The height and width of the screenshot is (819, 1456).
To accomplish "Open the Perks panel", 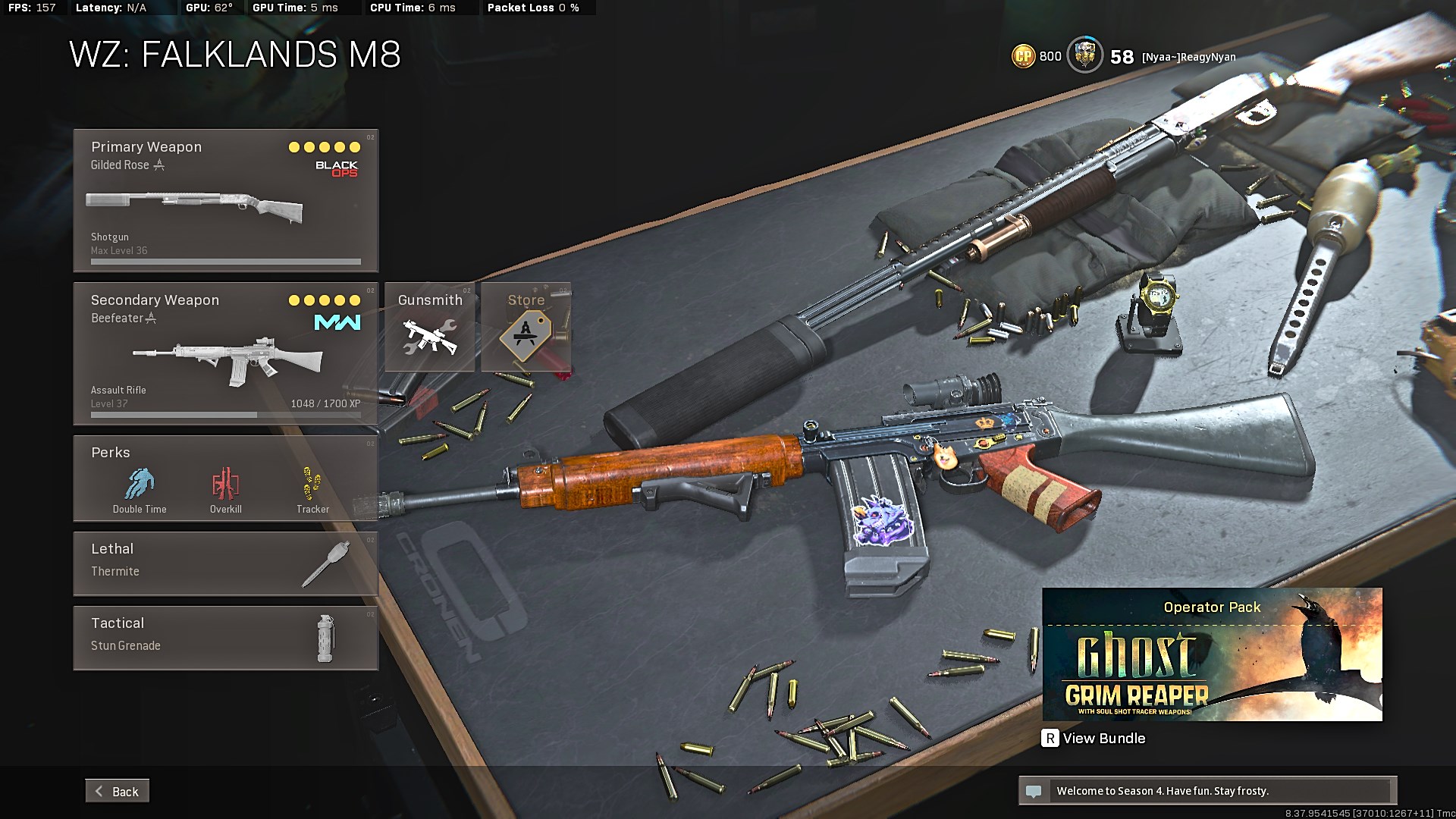I will click(x=225, y=479).
